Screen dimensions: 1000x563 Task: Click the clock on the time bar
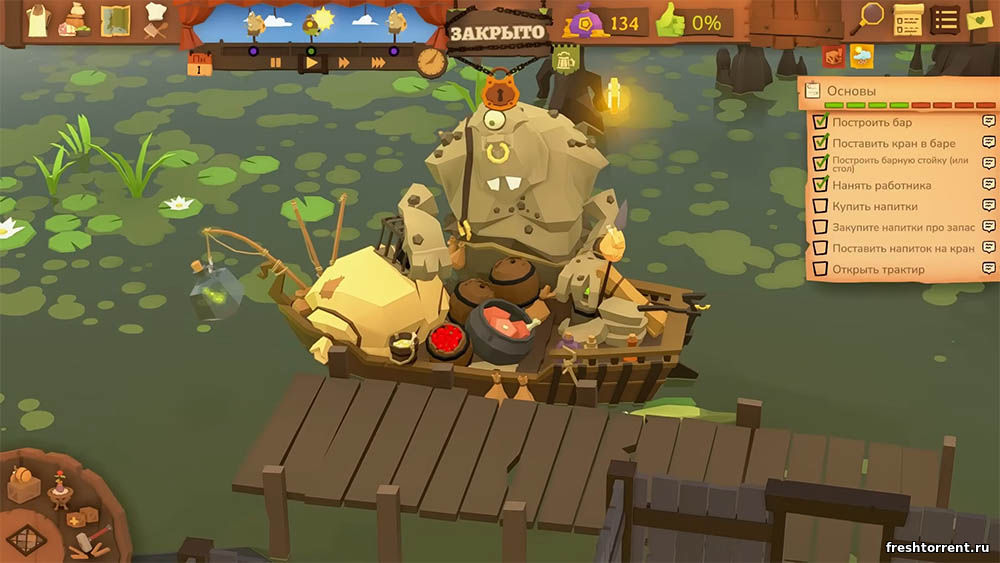click(x=432, y=61)
